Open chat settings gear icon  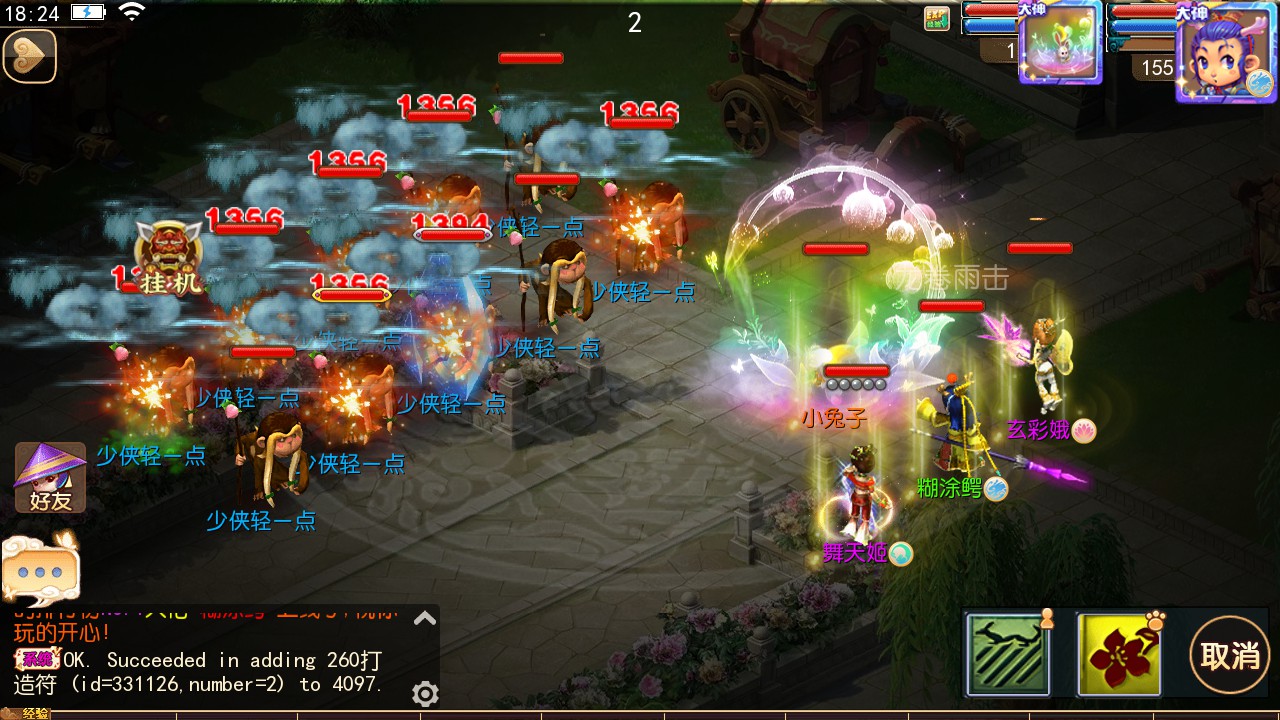click(x=425, y=693)
